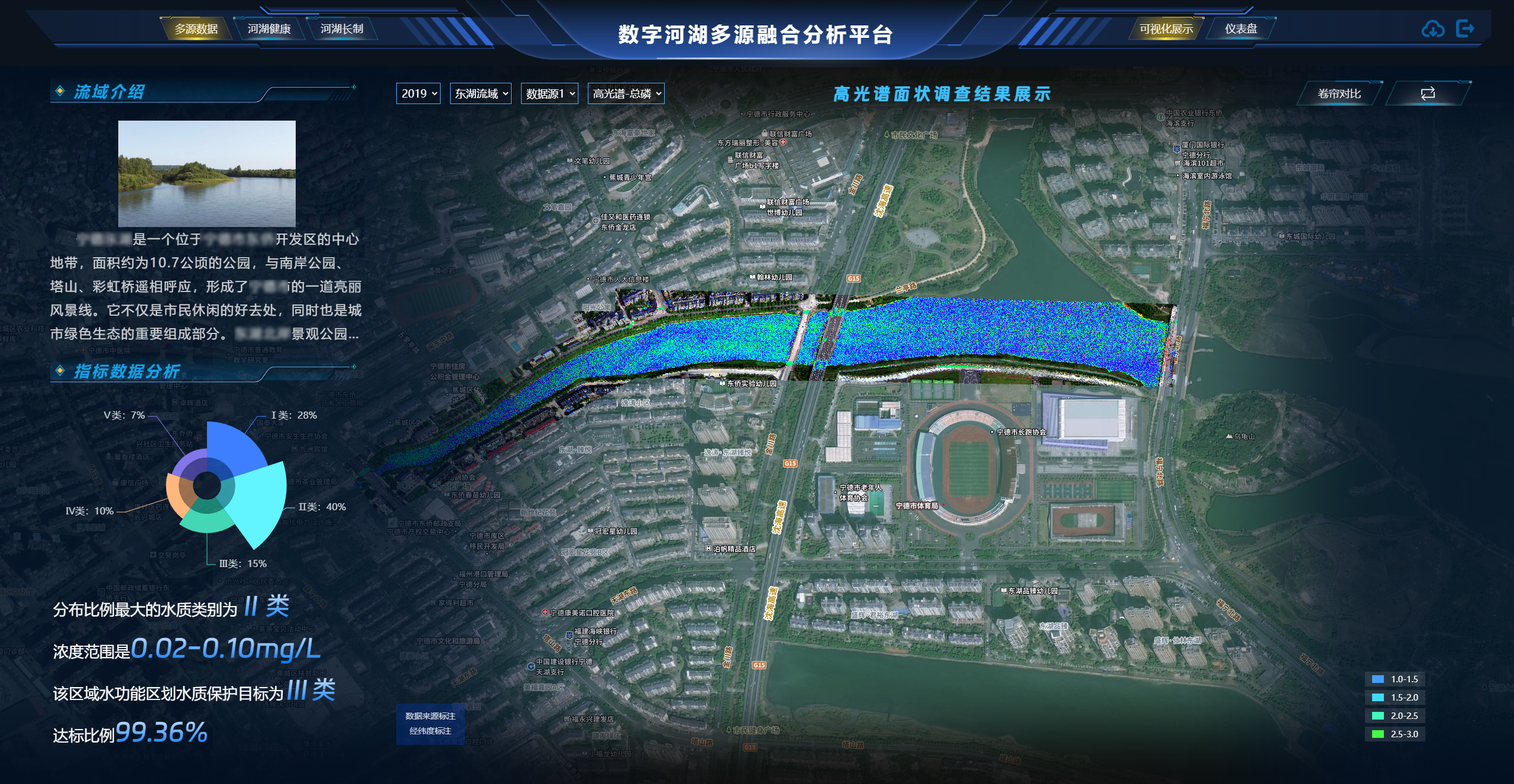Open the 2019 year dropdown
Screen dimensions: 1514x784
click(418, 93)
